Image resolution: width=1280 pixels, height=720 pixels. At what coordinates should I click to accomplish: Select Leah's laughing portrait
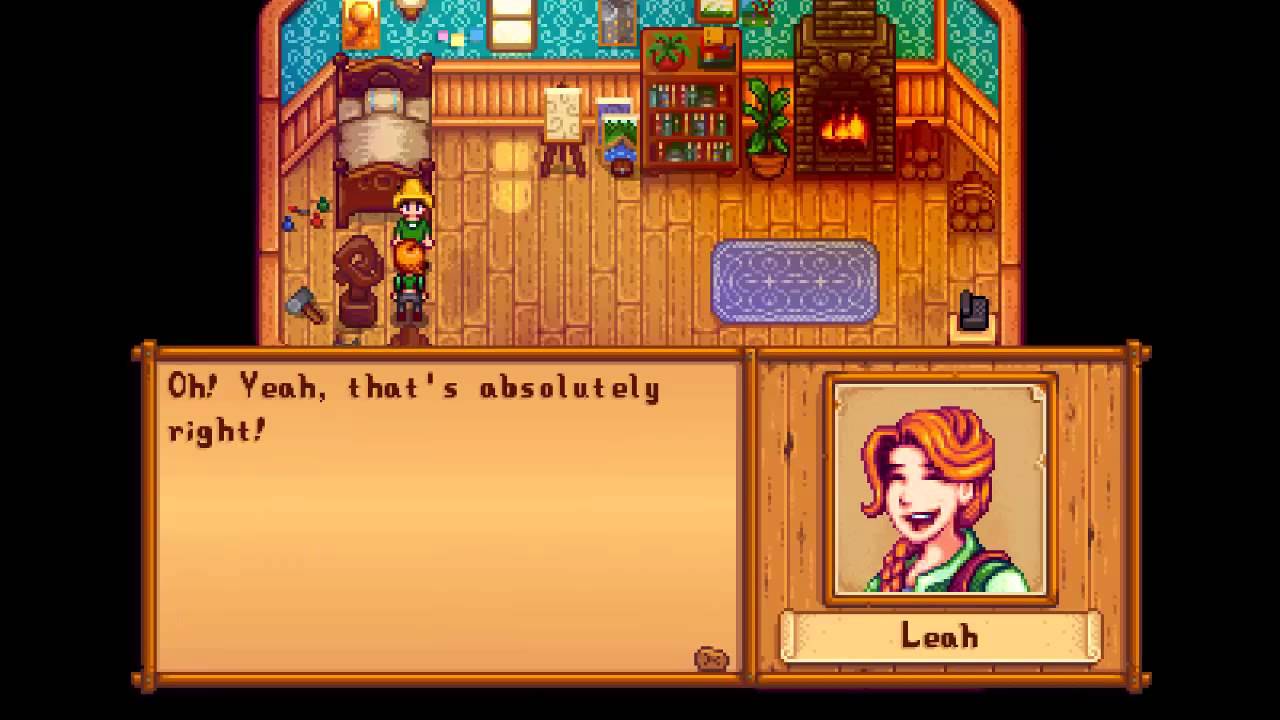pos(940,490)
